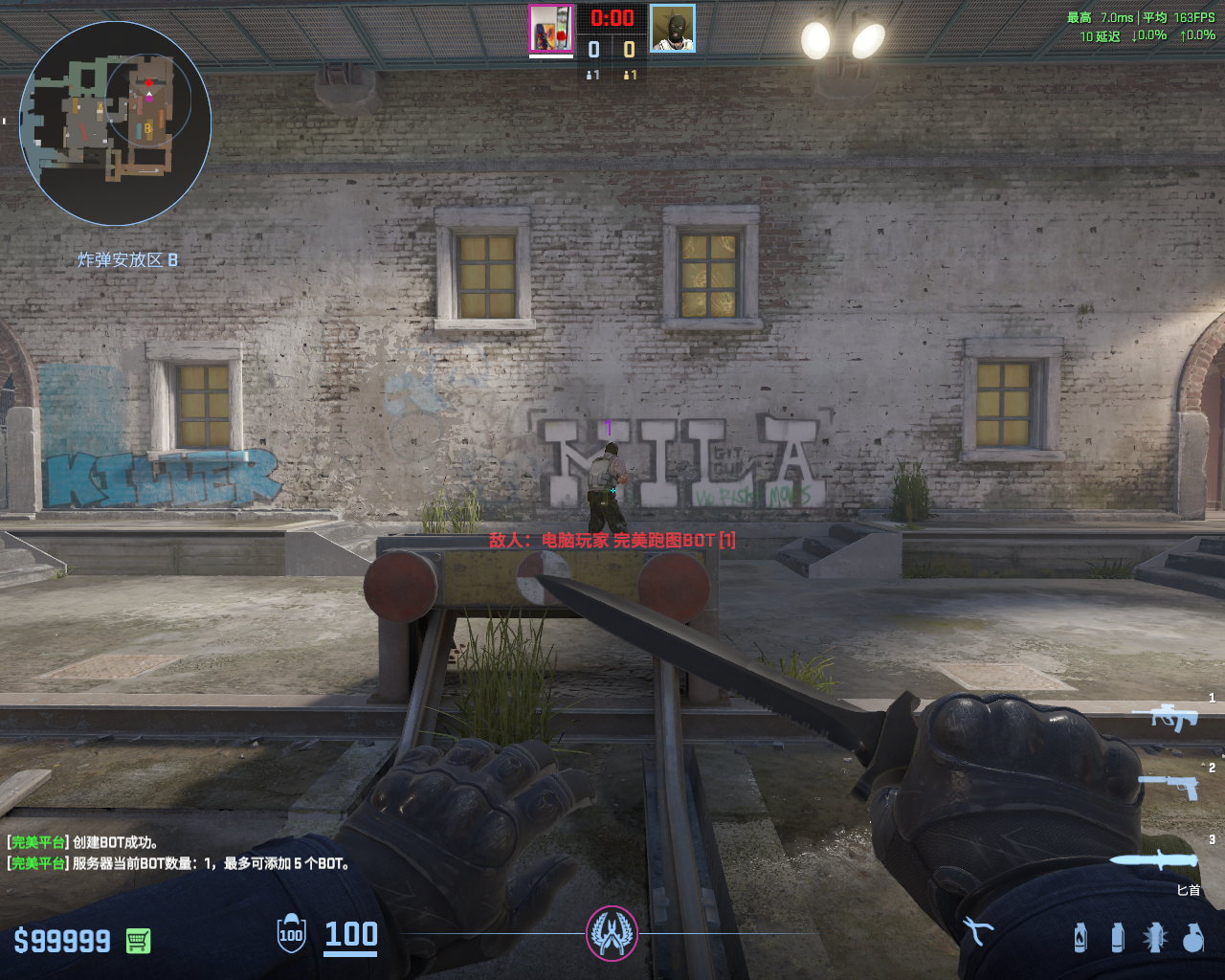Viewport: 1225px width, 980px height.
Task: Click the armor shield icon
Action: pos(291,935)
